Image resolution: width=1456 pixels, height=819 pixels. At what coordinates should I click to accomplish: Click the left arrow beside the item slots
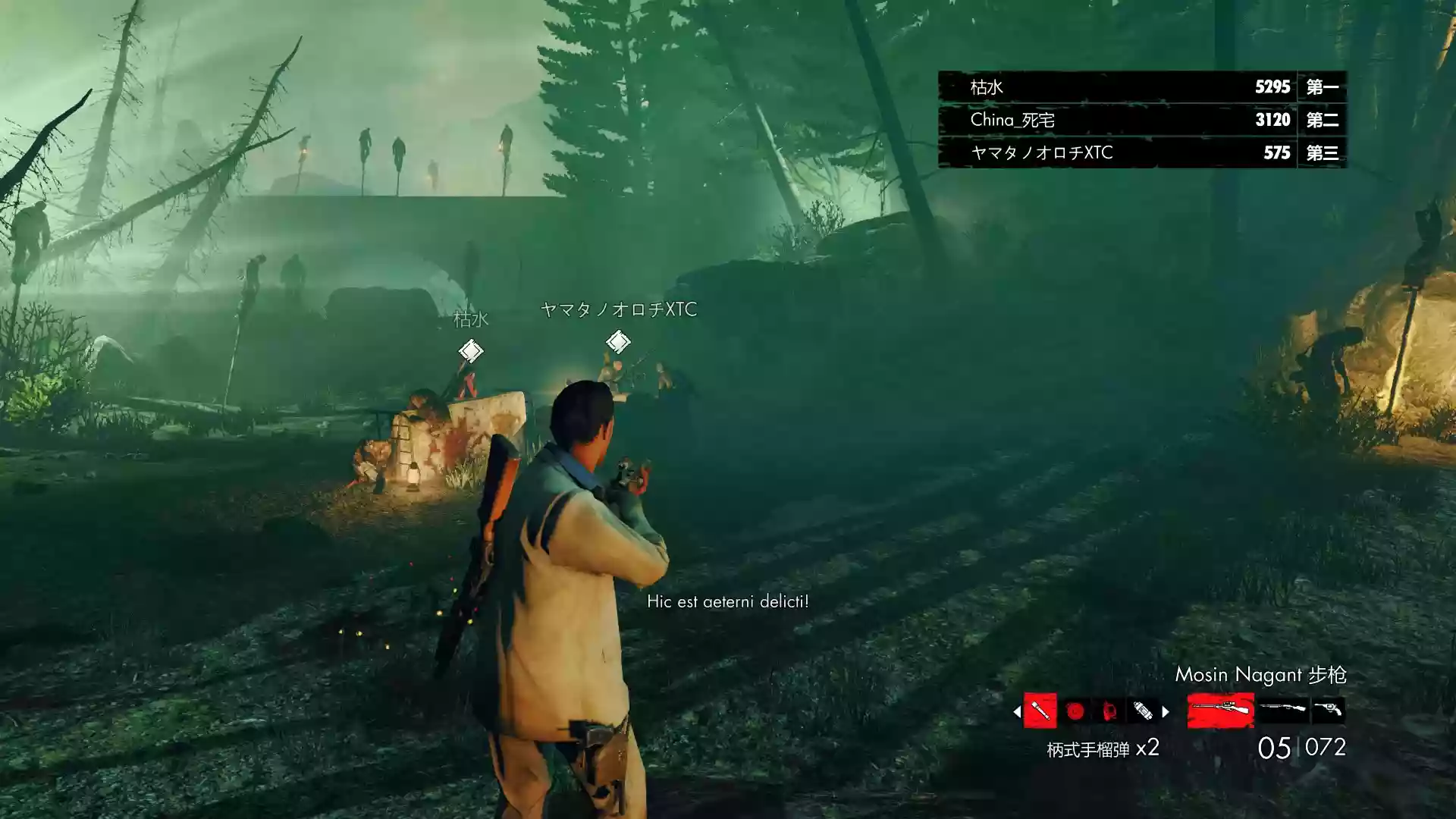(1016, 711)
